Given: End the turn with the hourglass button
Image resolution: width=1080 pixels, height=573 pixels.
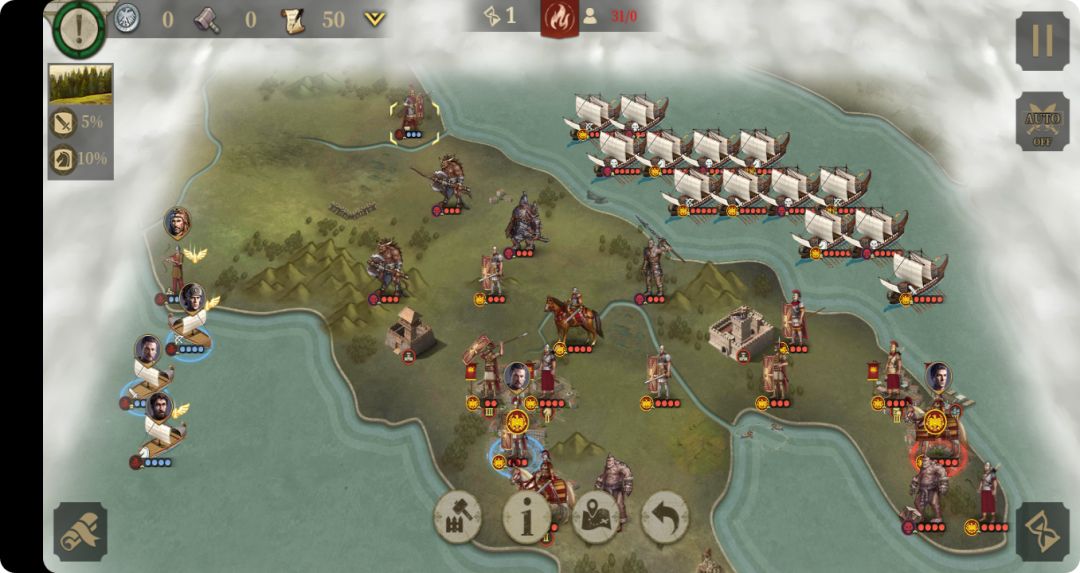Looking at the screenshot, I should click(x=1042, y=531).
